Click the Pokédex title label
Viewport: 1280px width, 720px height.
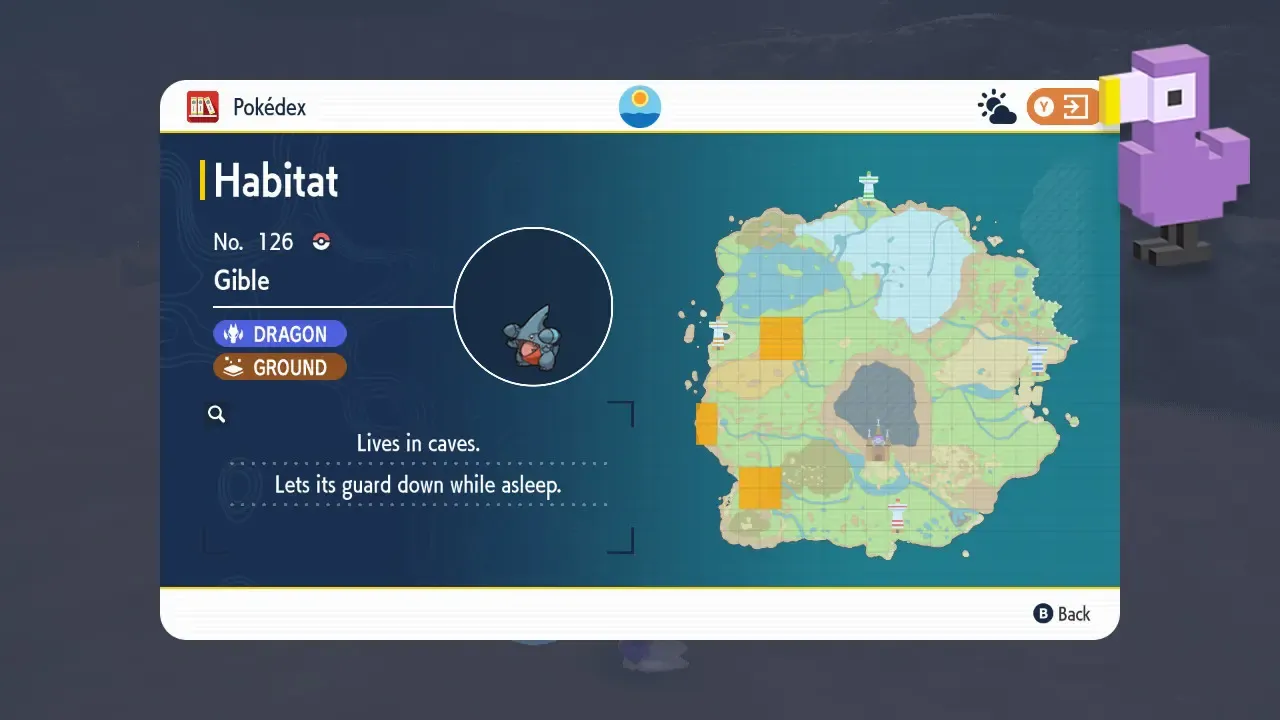268,106
